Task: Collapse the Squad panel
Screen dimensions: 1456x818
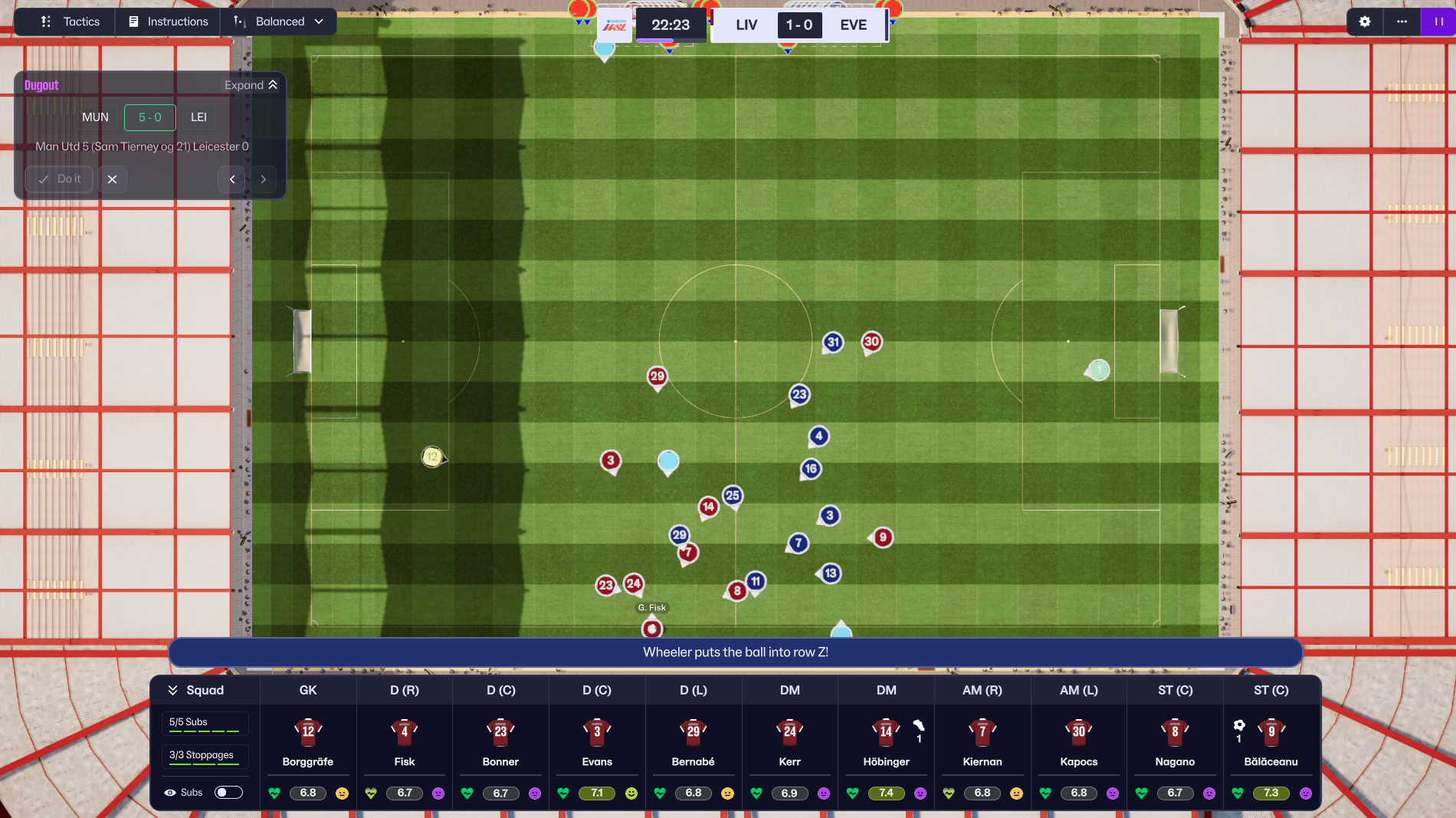Action: [196, 690]
